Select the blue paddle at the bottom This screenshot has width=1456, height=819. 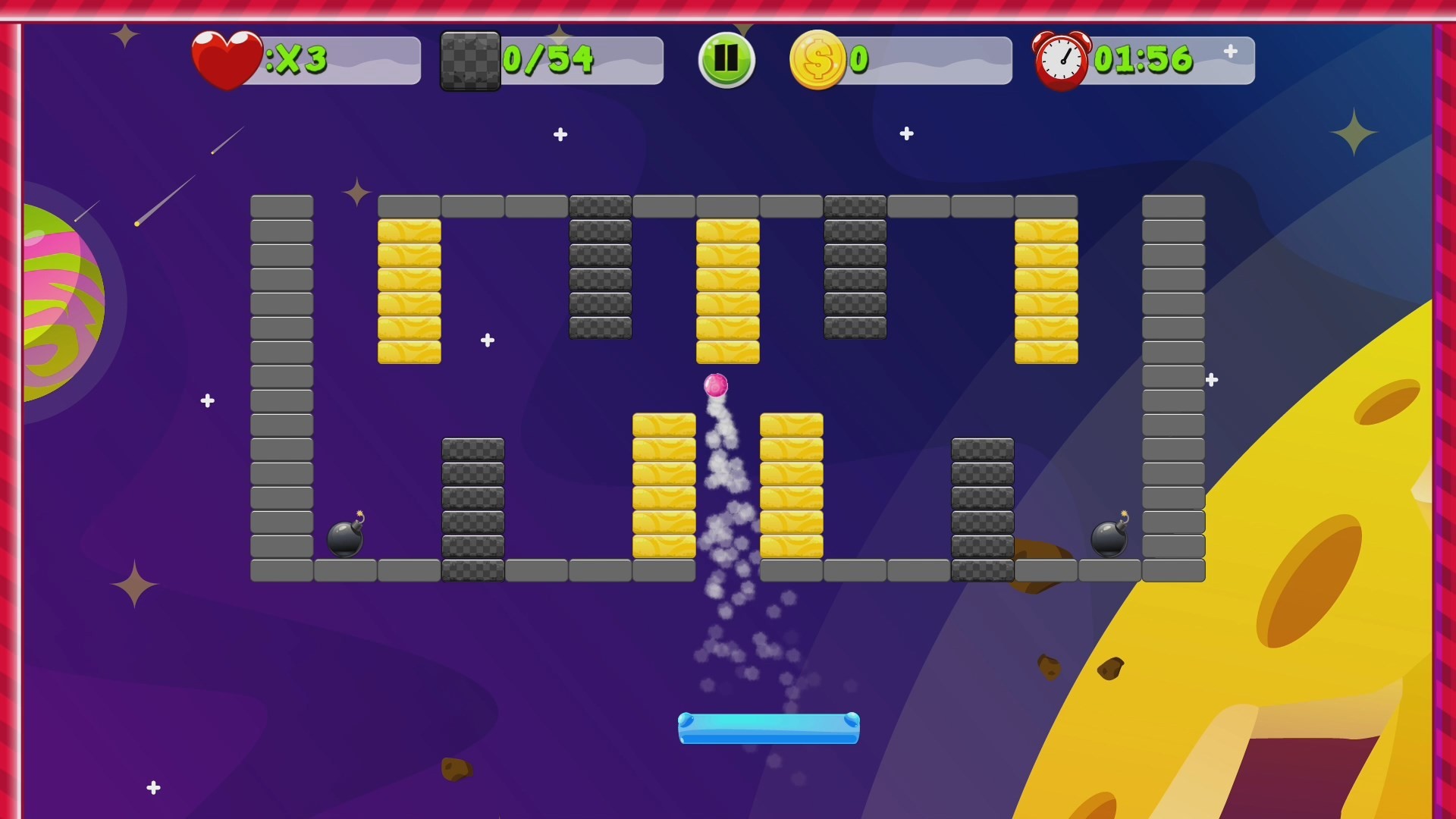767,729
